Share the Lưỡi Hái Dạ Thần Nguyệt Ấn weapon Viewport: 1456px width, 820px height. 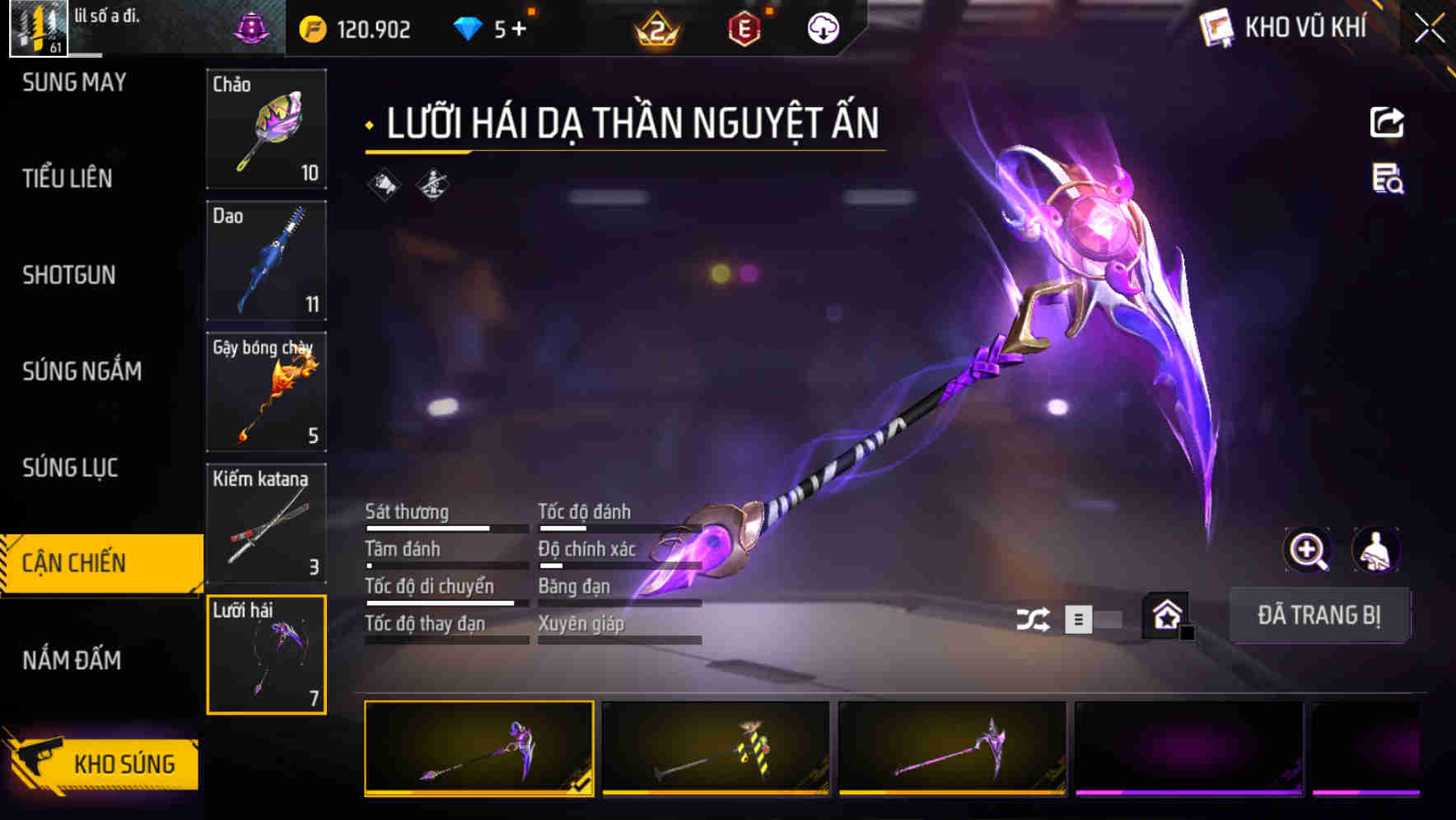1387,122
